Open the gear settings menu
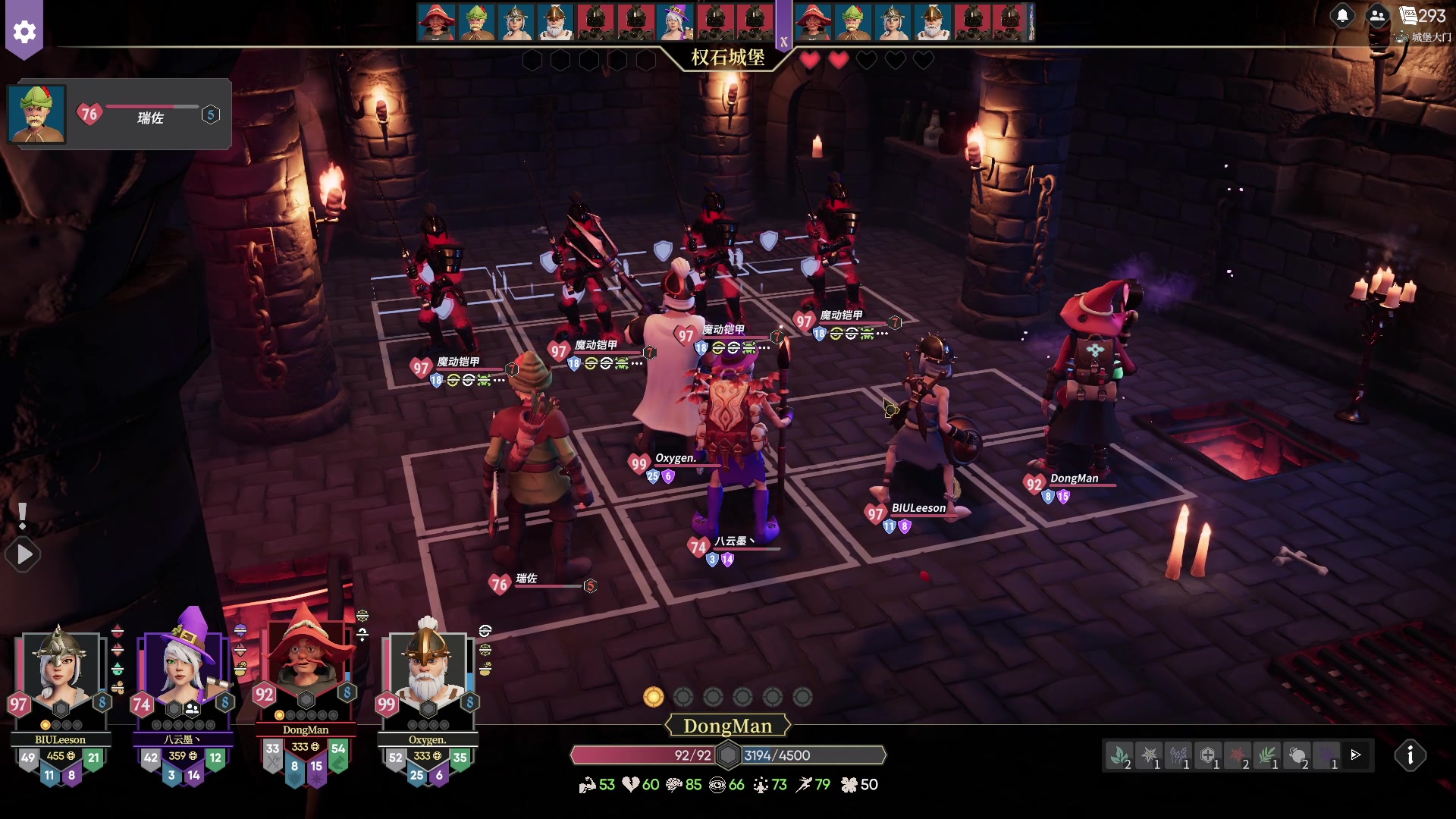 pyautogui.click(x=24, y=31)
